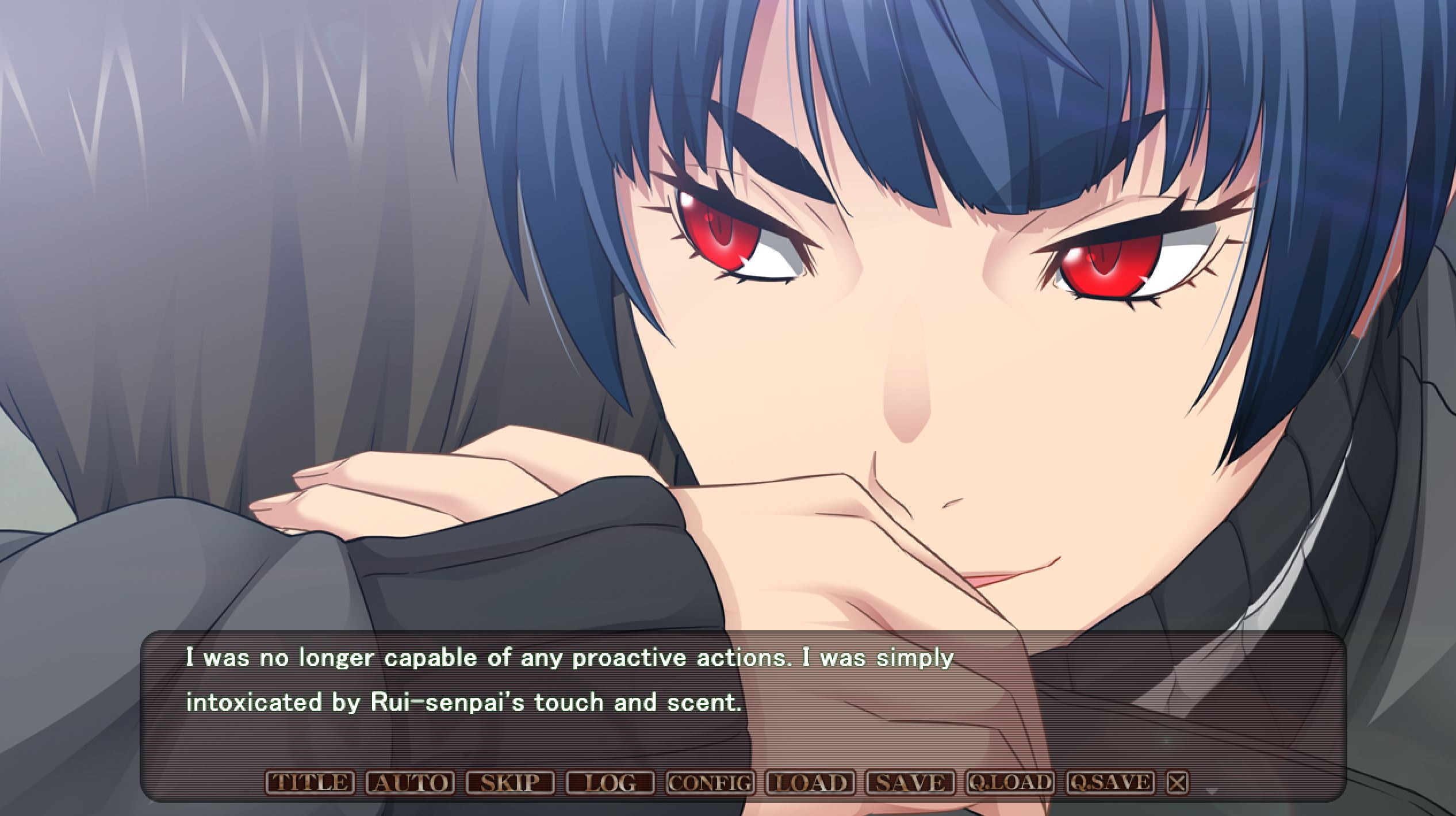The height and width of the screenshot is (816, 1456).
Task: Activate the SKIP button
Action: tap(509, 782)
